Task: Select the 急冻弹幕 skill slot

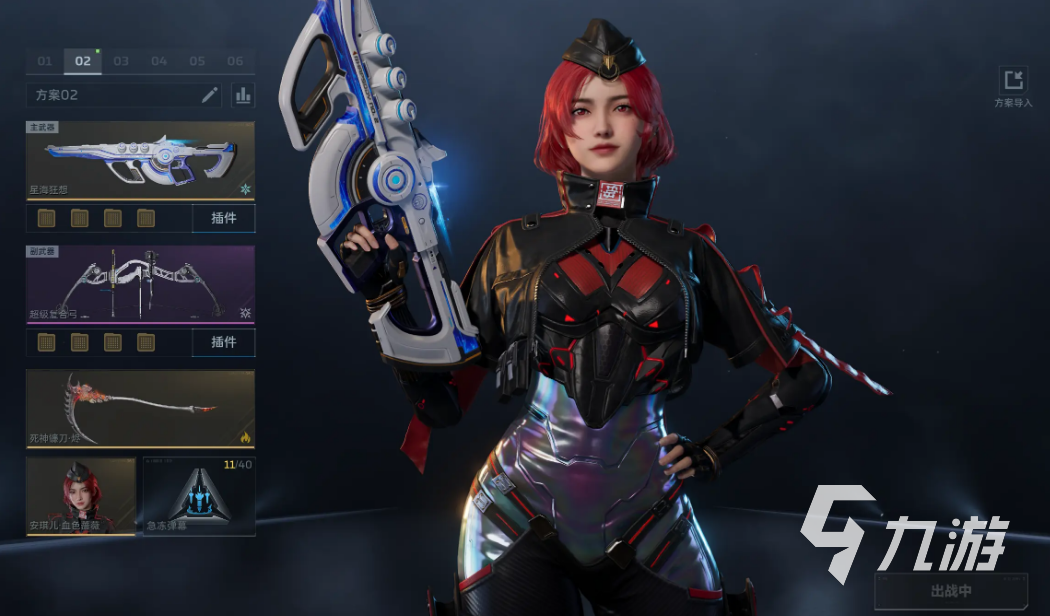Action: pyautogui.click(x=199, y=496)
